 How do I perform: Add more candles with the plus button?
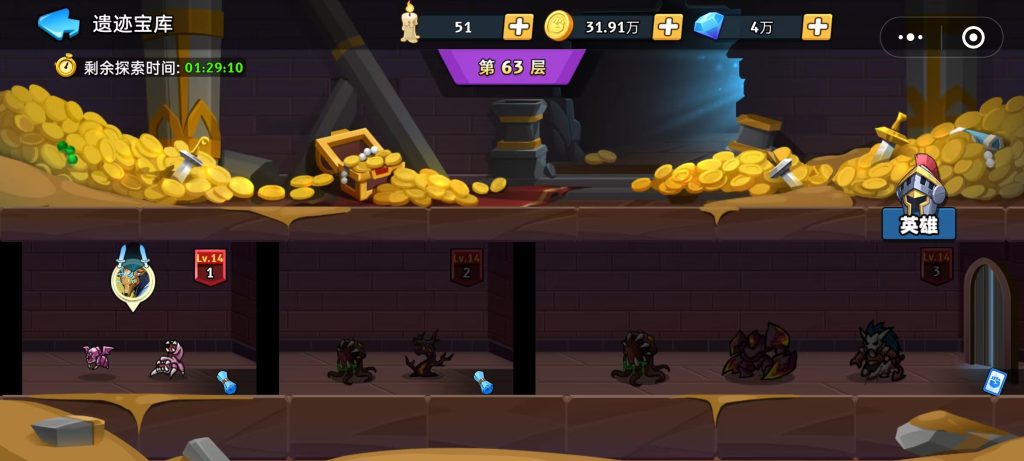pyautogui.click(x=518, y=27)
